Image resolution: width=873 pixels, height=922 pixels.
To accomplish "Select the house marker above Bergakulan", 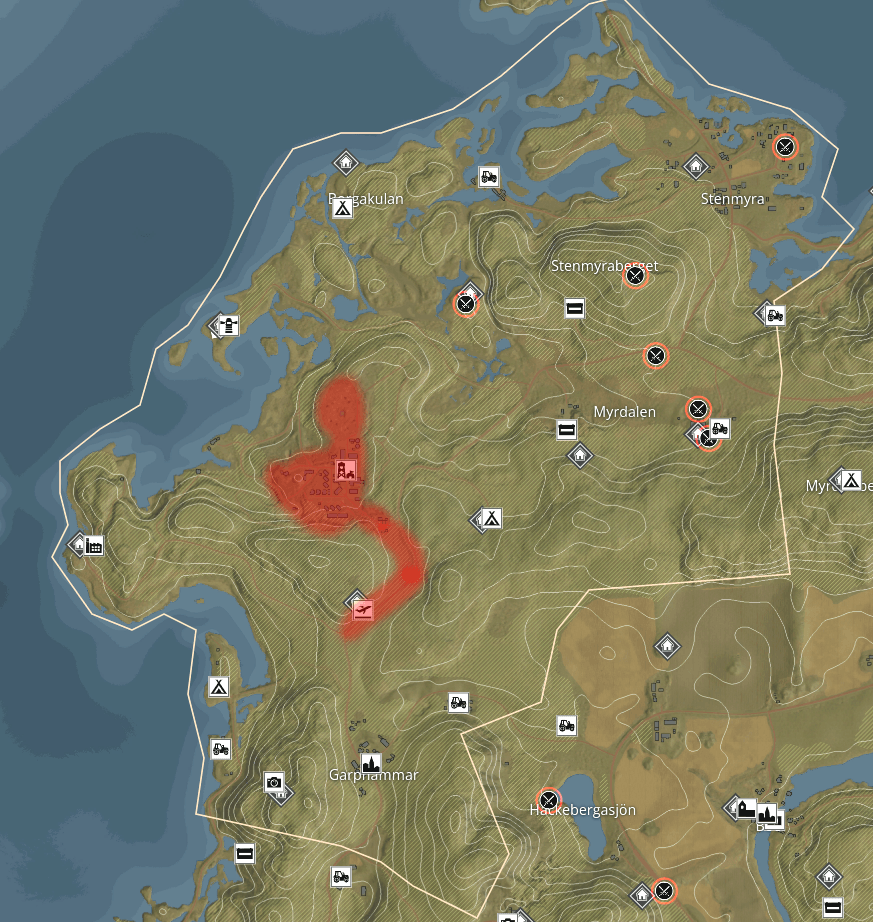I will click(x=346, y=162).
